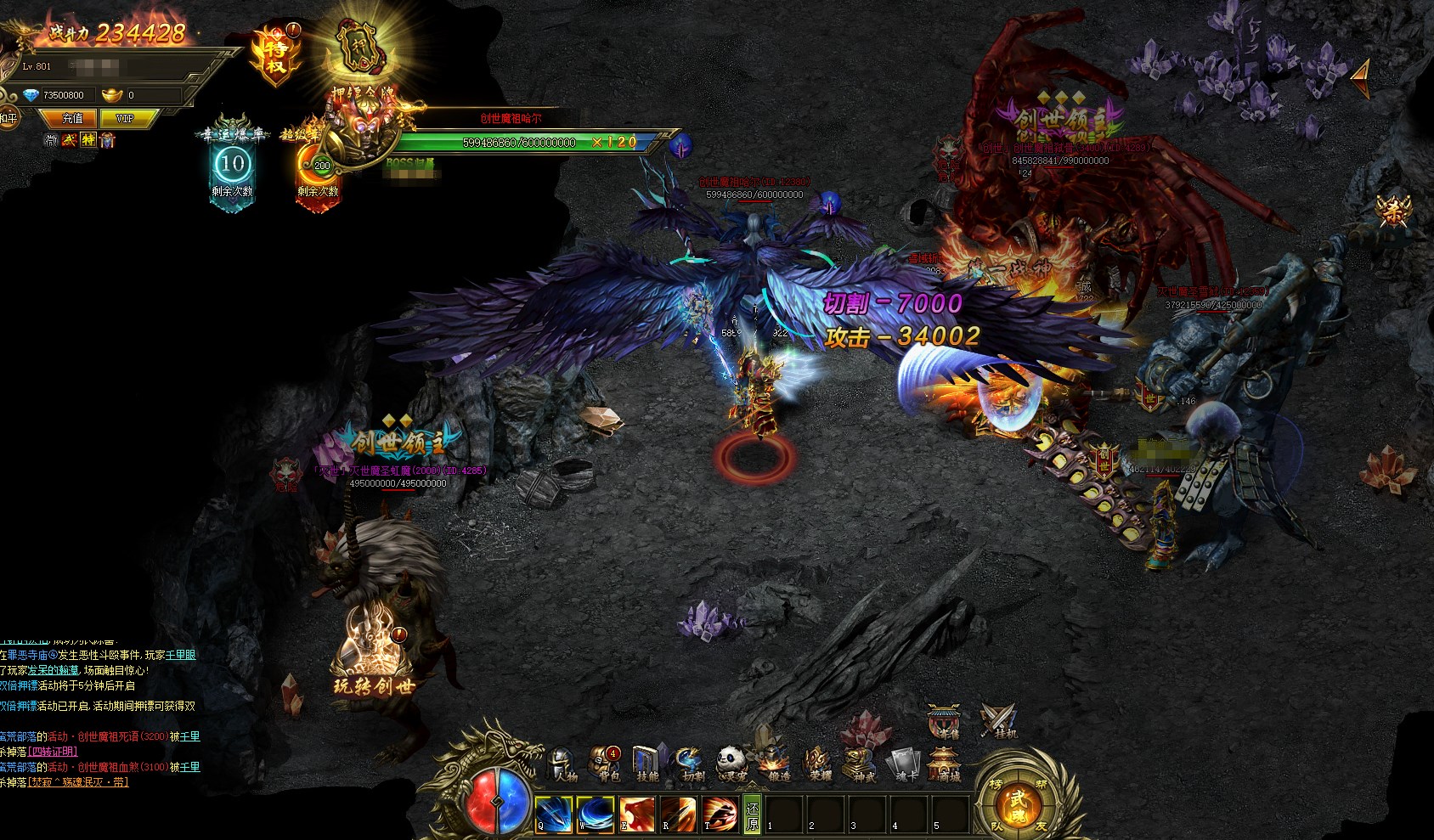Activate the Q skill slot
Image resolution: width=1434 pixels, height=840 pixels.
click(553, 815)
